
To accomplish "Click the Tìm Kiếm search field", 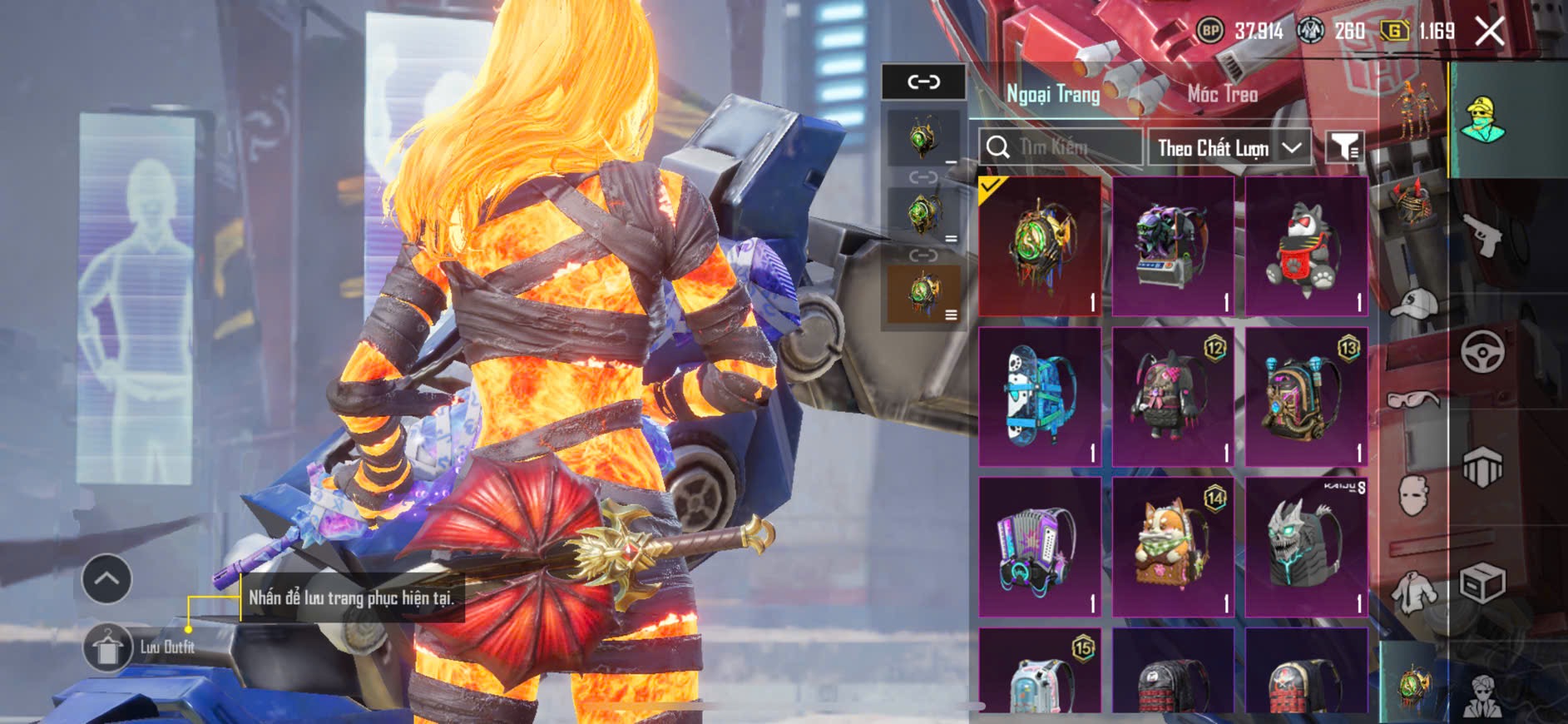I will (1061, 148).
